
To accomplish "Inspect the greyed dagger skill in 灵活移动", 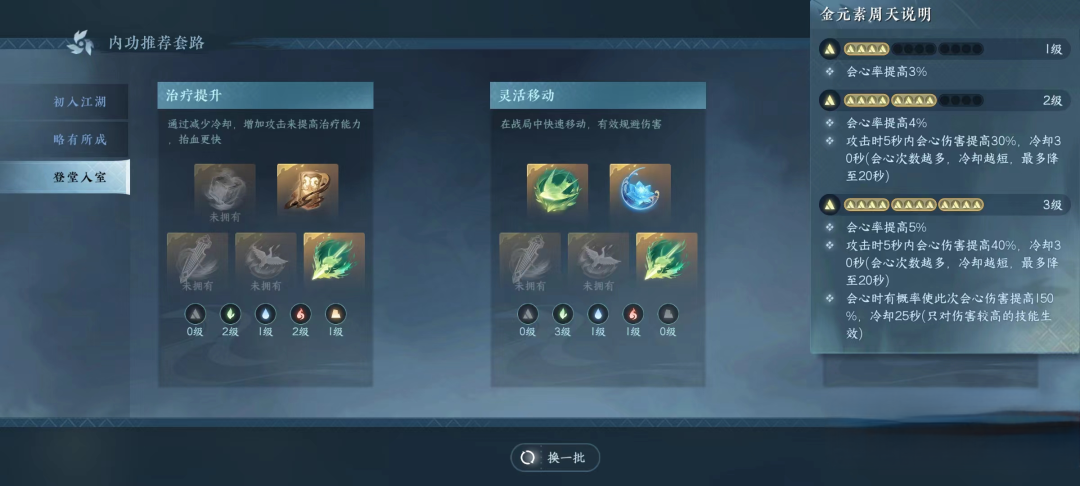I will (530, 259).
